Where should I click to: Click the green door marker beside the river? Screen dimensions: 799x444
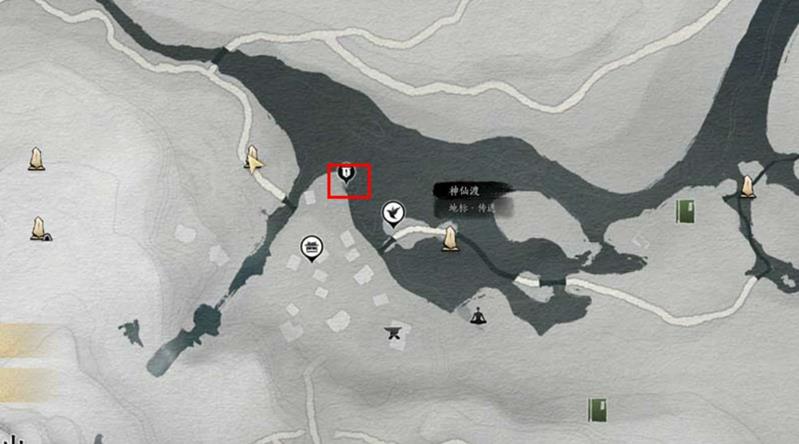coord(686,211)
